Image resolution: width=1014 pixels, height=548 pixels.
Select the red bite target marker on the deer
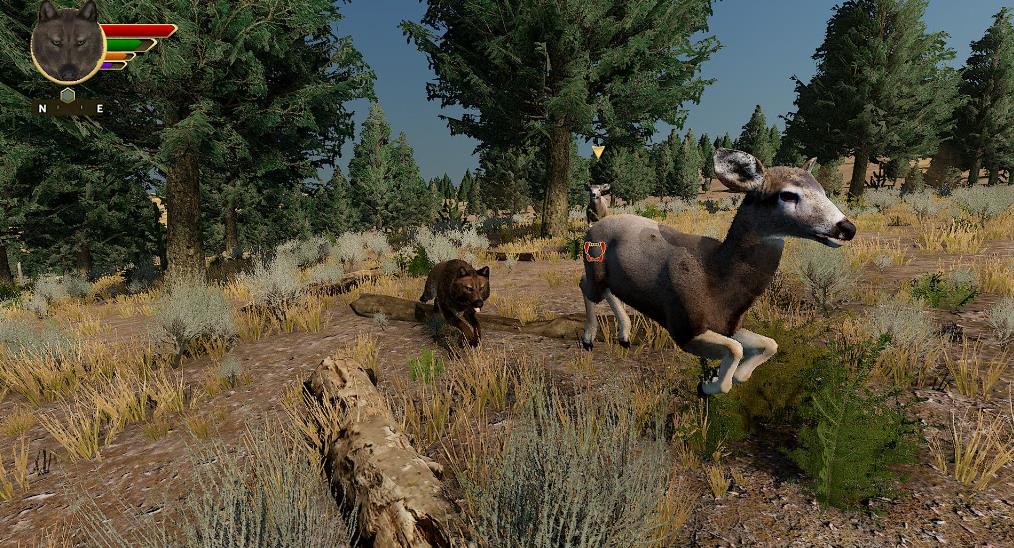[595, 251]
